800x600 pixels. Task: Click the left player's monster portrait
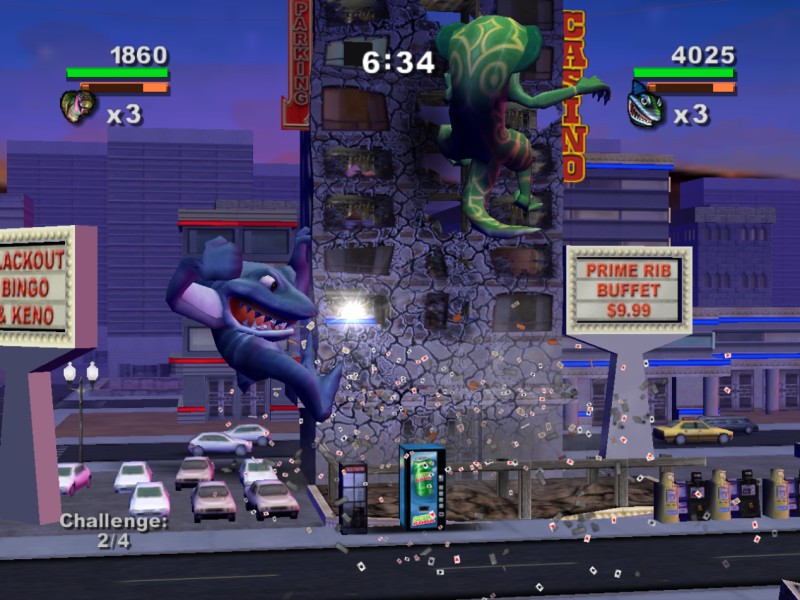[x=77, y=107]
